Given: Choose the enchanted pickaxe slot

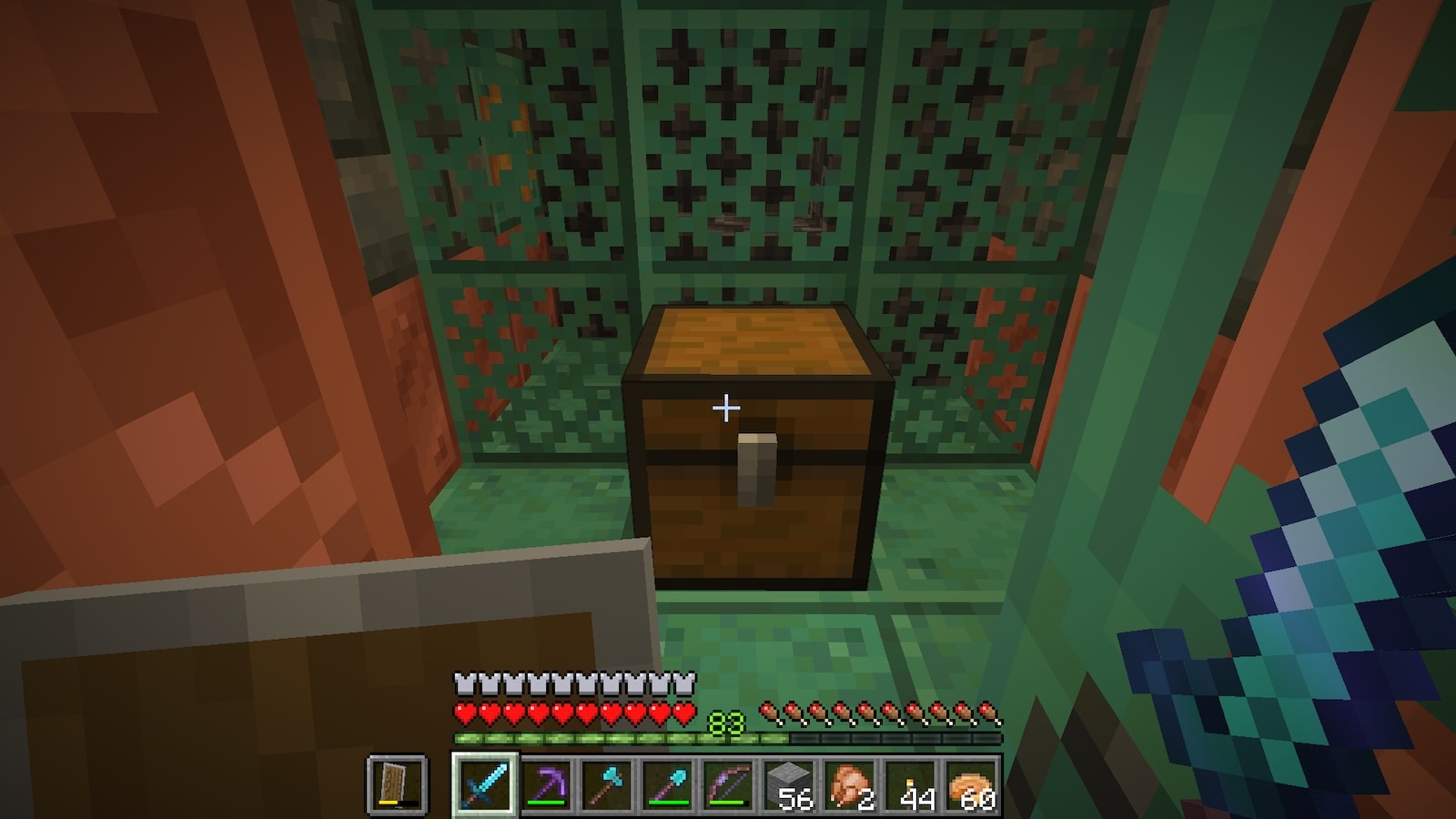Looking at the screenshot, I should (546, 784).
